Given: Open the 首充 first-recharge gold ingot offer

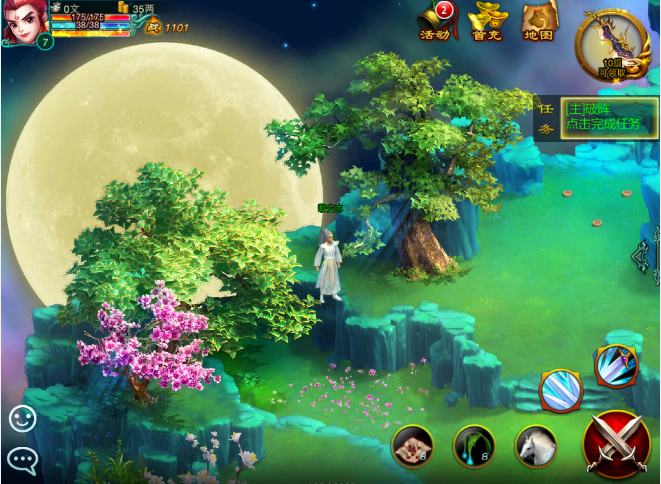Looking at the screenshot, I should tap(487, 22).
